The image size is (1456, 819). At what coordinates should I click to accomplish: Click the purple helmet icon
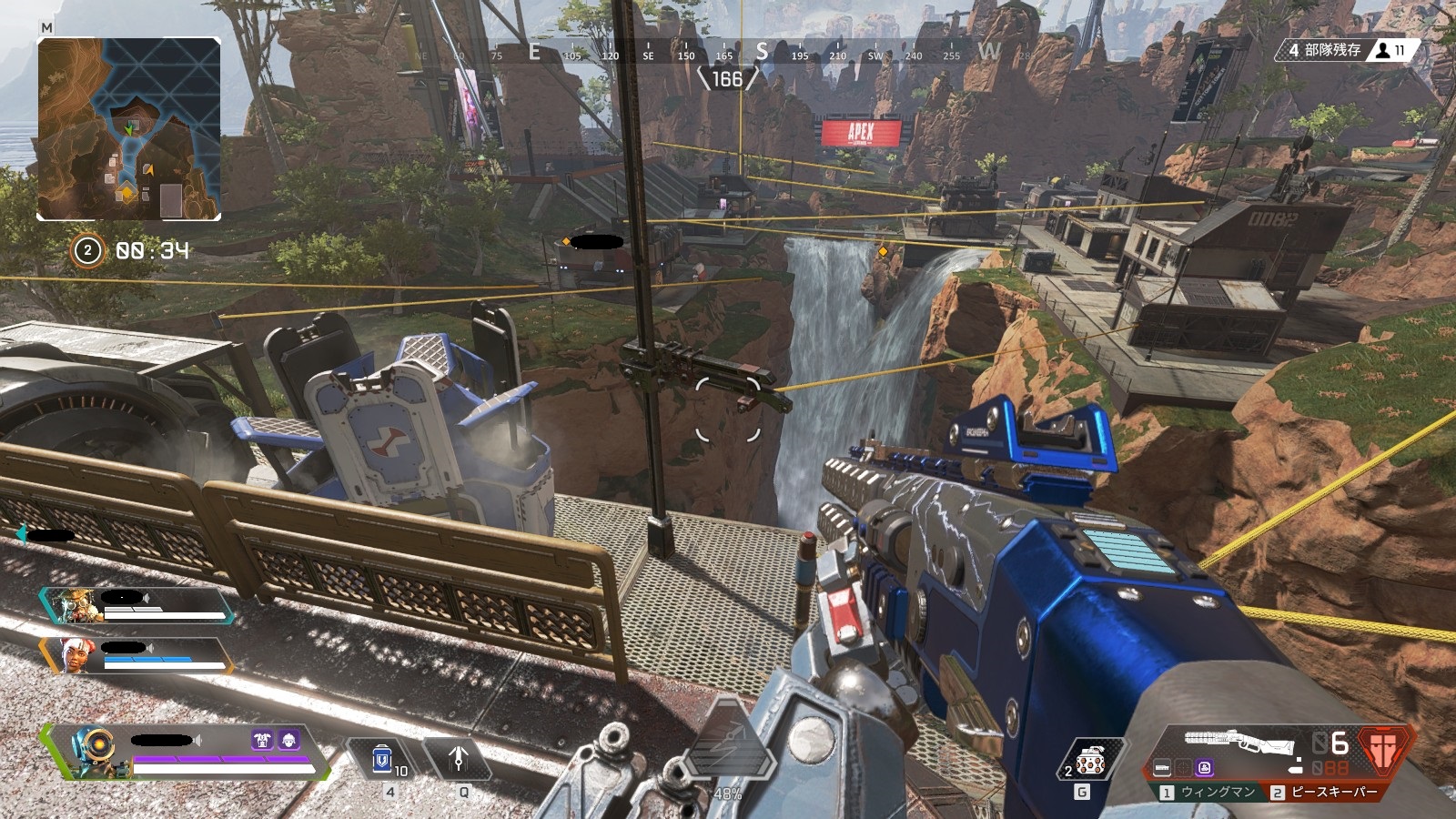coord(288,740)
